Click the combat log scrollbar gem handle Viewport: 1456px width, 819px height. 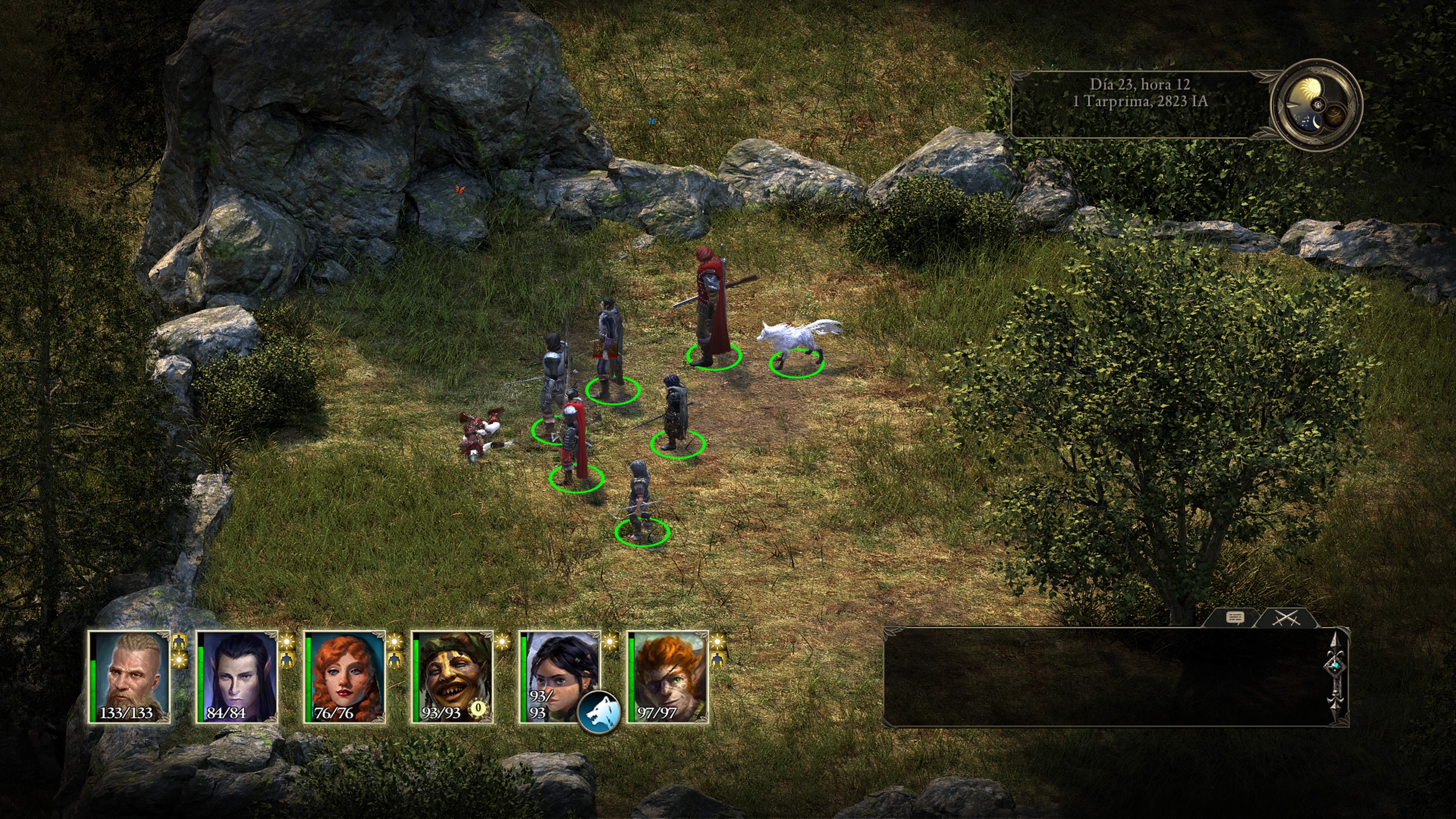(x=1335, y=667)
